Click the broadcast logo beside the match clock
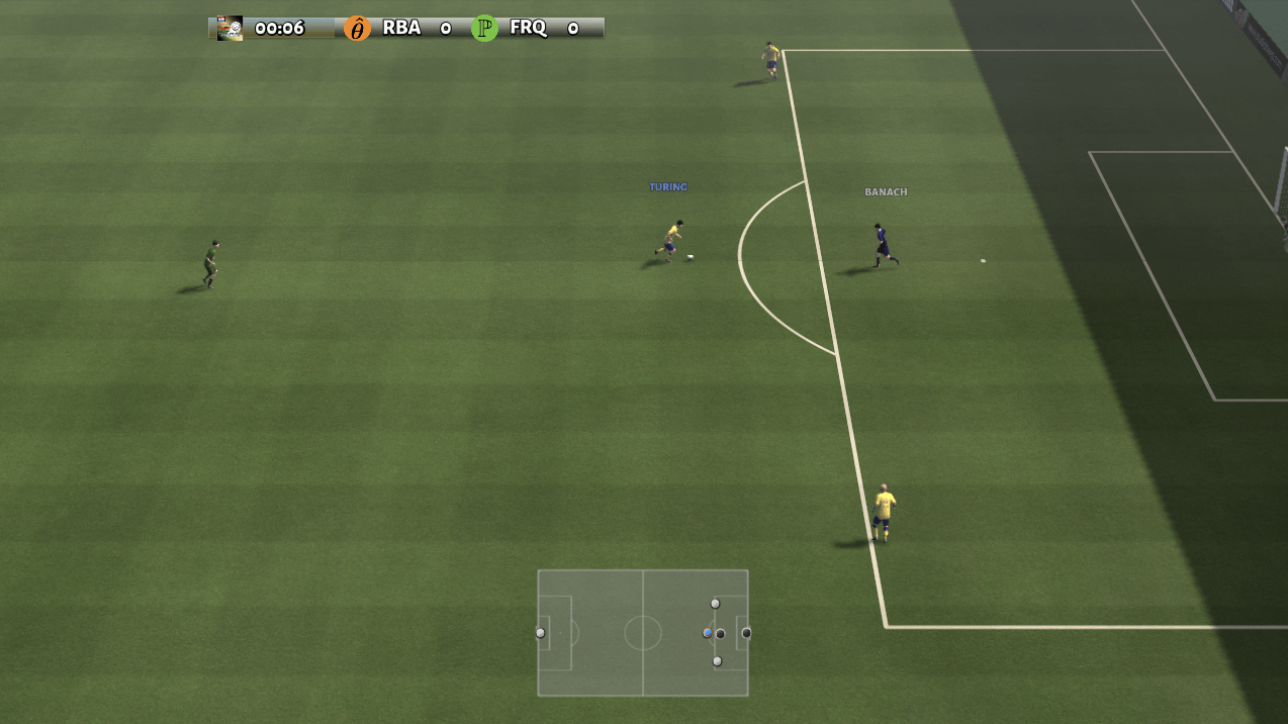This screenshot has width=1288, height=724. pyautogui.click(x=230, y=28)
